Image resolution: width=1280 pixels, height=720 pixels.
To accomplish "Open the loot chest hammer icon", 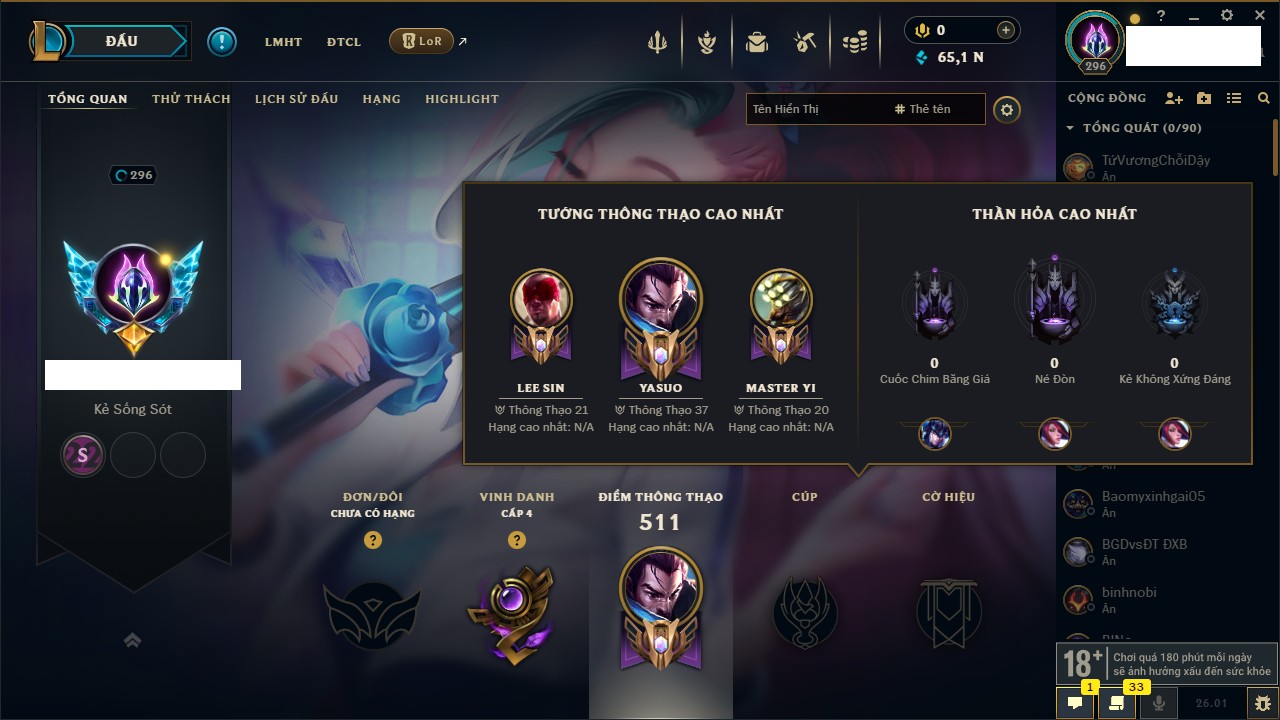I will pyautogui.click(x=805, y=42).
